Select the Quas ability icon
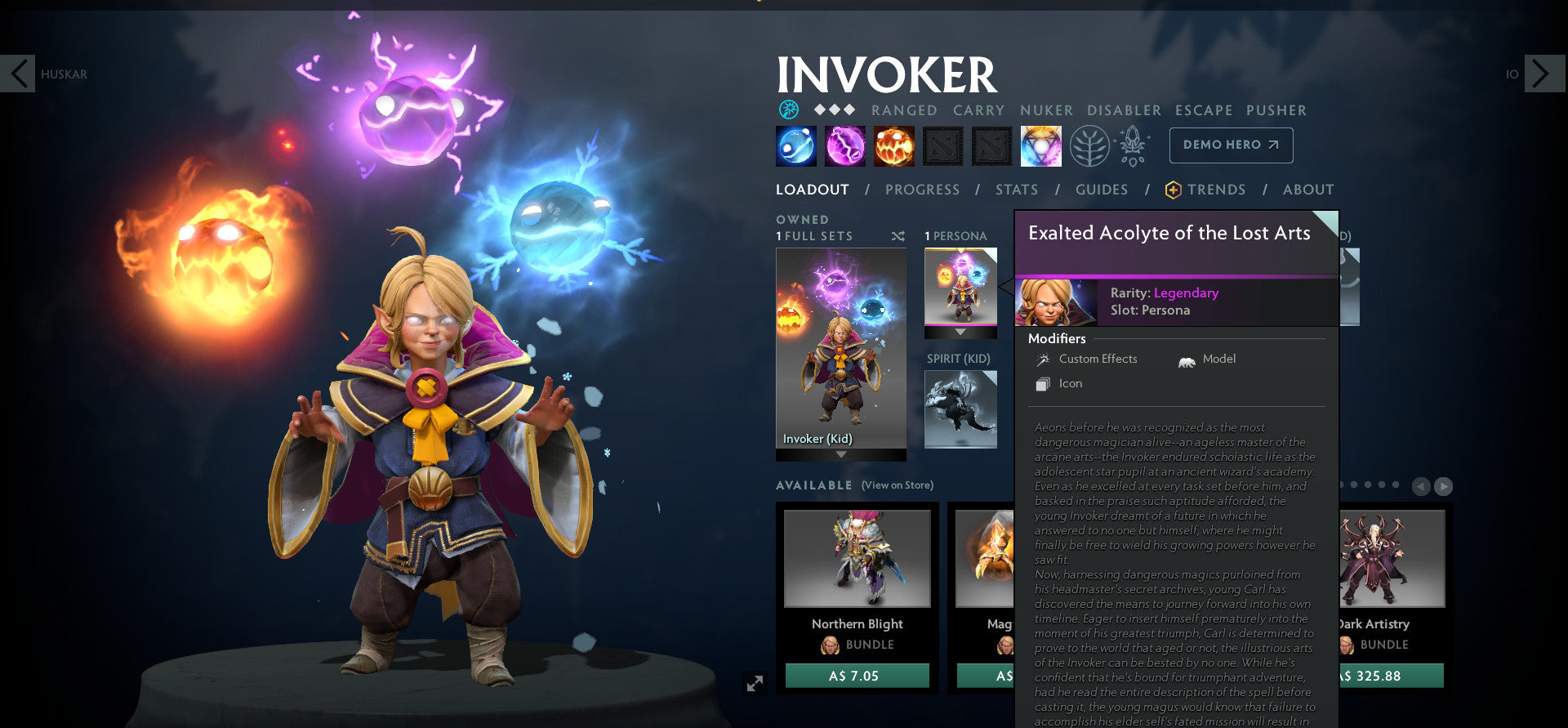The image size is (1568, 728). pos(795,145)
